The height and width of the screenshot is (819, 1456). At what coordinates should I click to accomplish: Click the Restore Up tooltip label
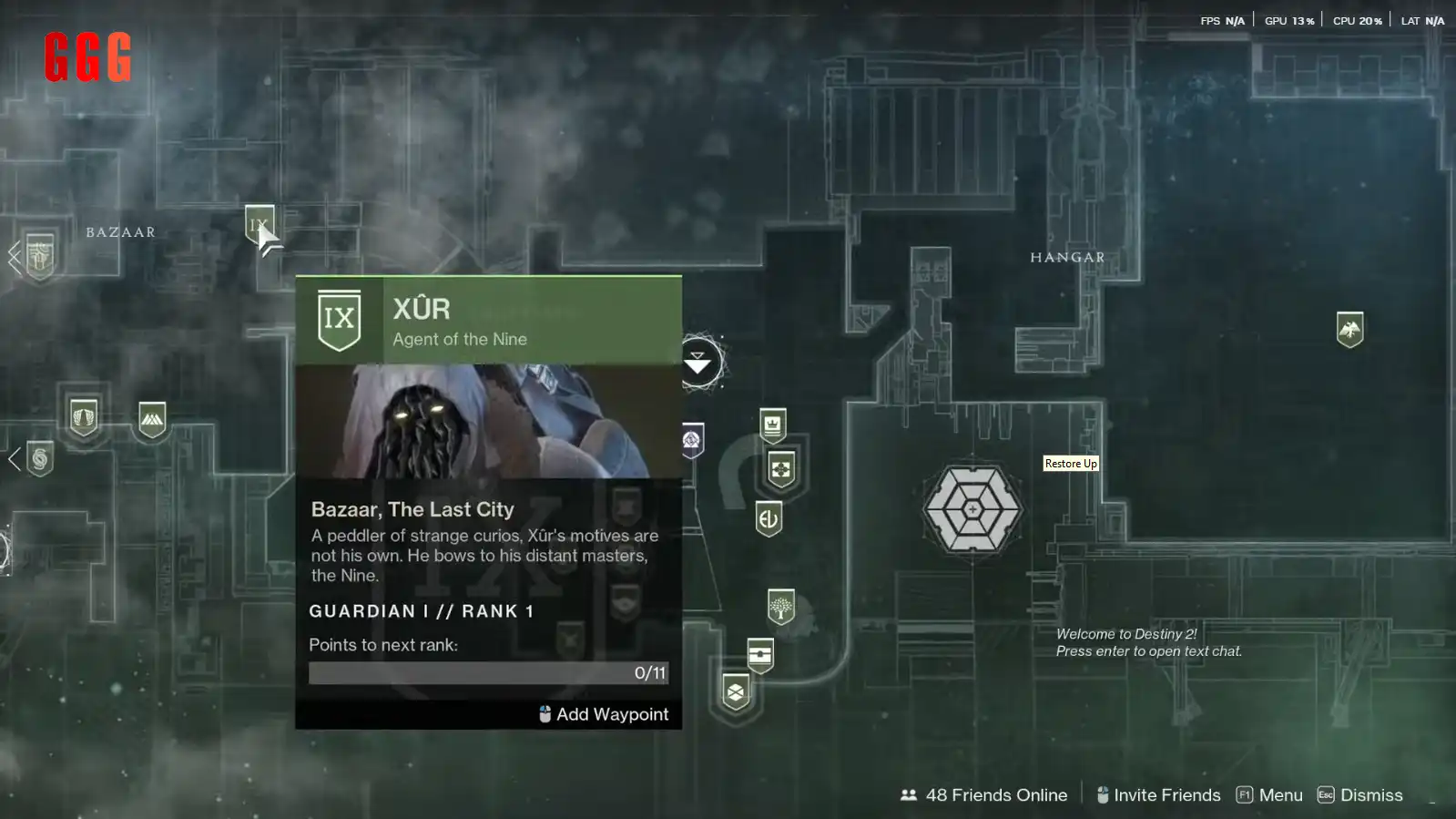(1070, 464)
